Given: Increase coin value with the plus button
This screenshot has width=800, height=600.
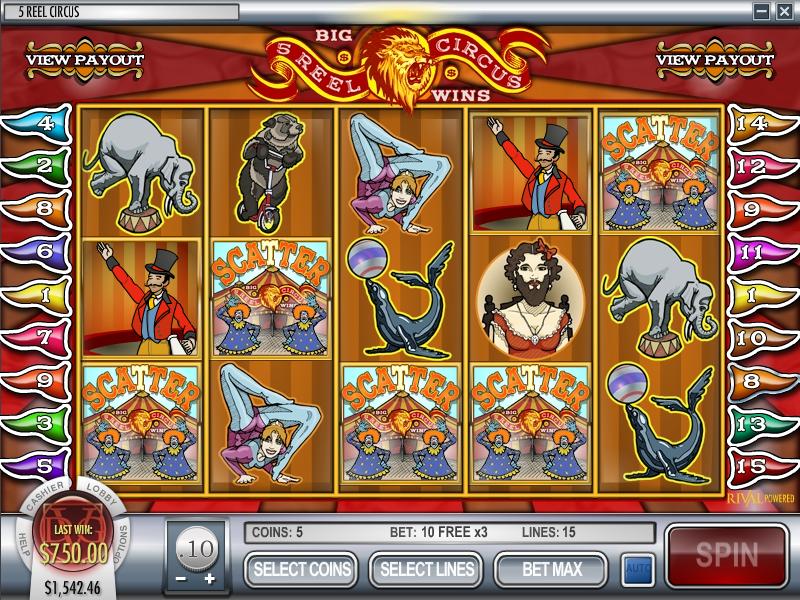Looking at the screenshot, I should point(209,579).
